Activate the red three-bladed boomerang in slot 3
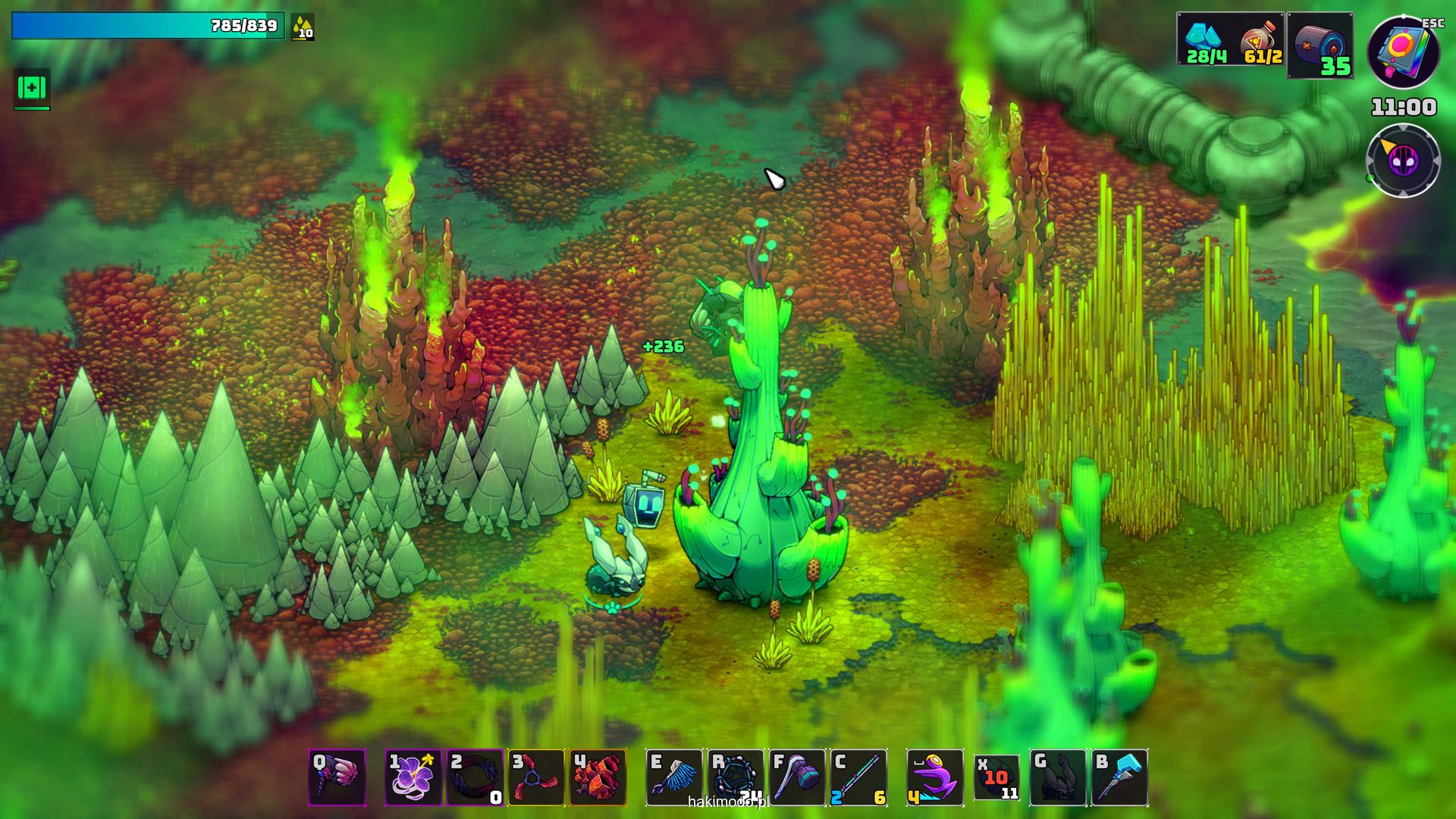The height and width of the screenshot is (819, 1456). (x=537, y=777)
